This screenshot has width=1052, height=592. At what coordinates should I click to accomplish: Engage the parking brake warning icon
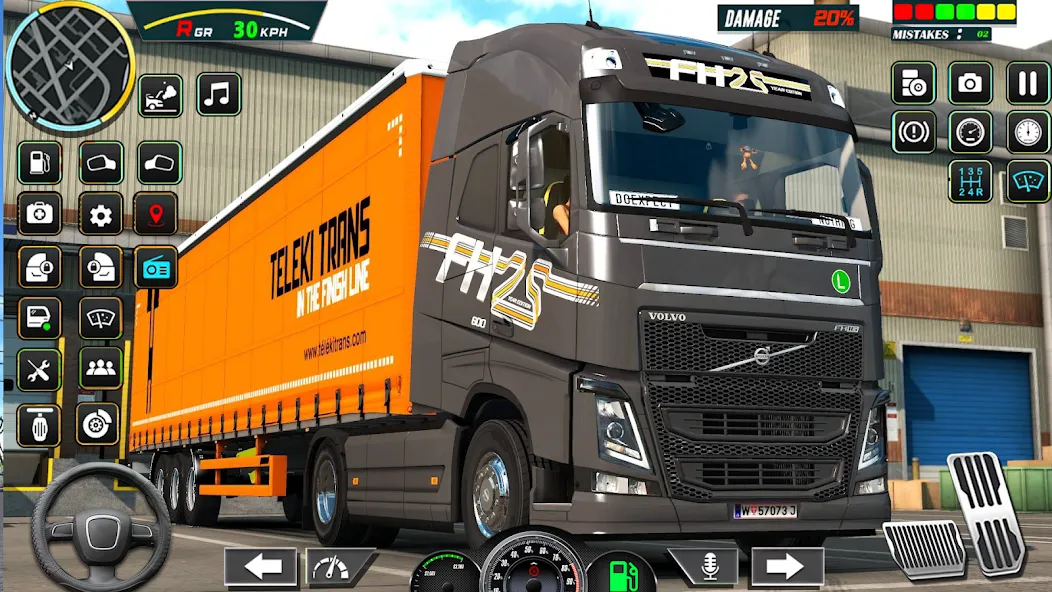tap(913, 132)
